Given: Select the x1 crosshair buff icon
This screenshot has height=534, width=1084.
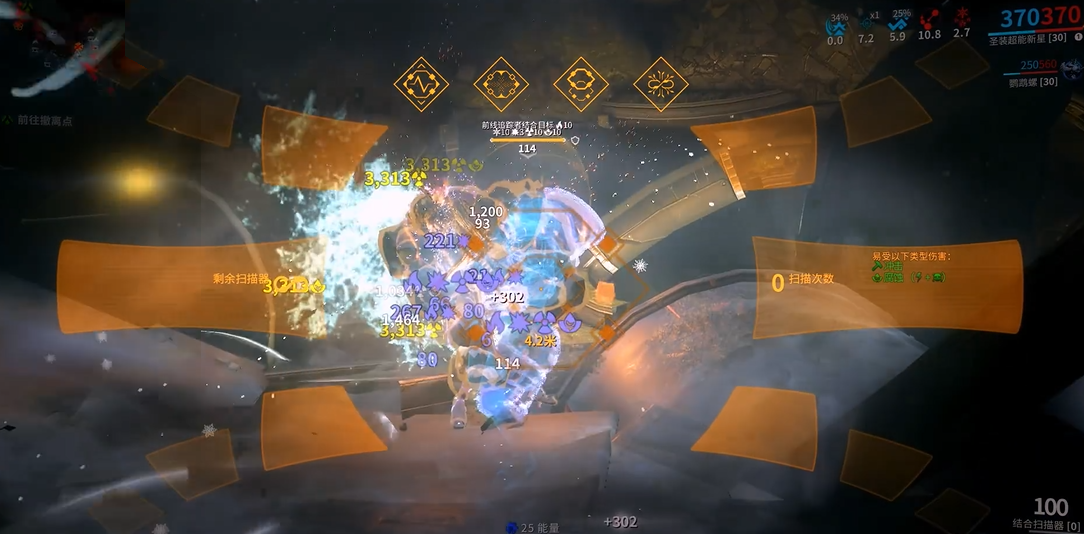Looking at the screenshot, I should pos(866,22).
